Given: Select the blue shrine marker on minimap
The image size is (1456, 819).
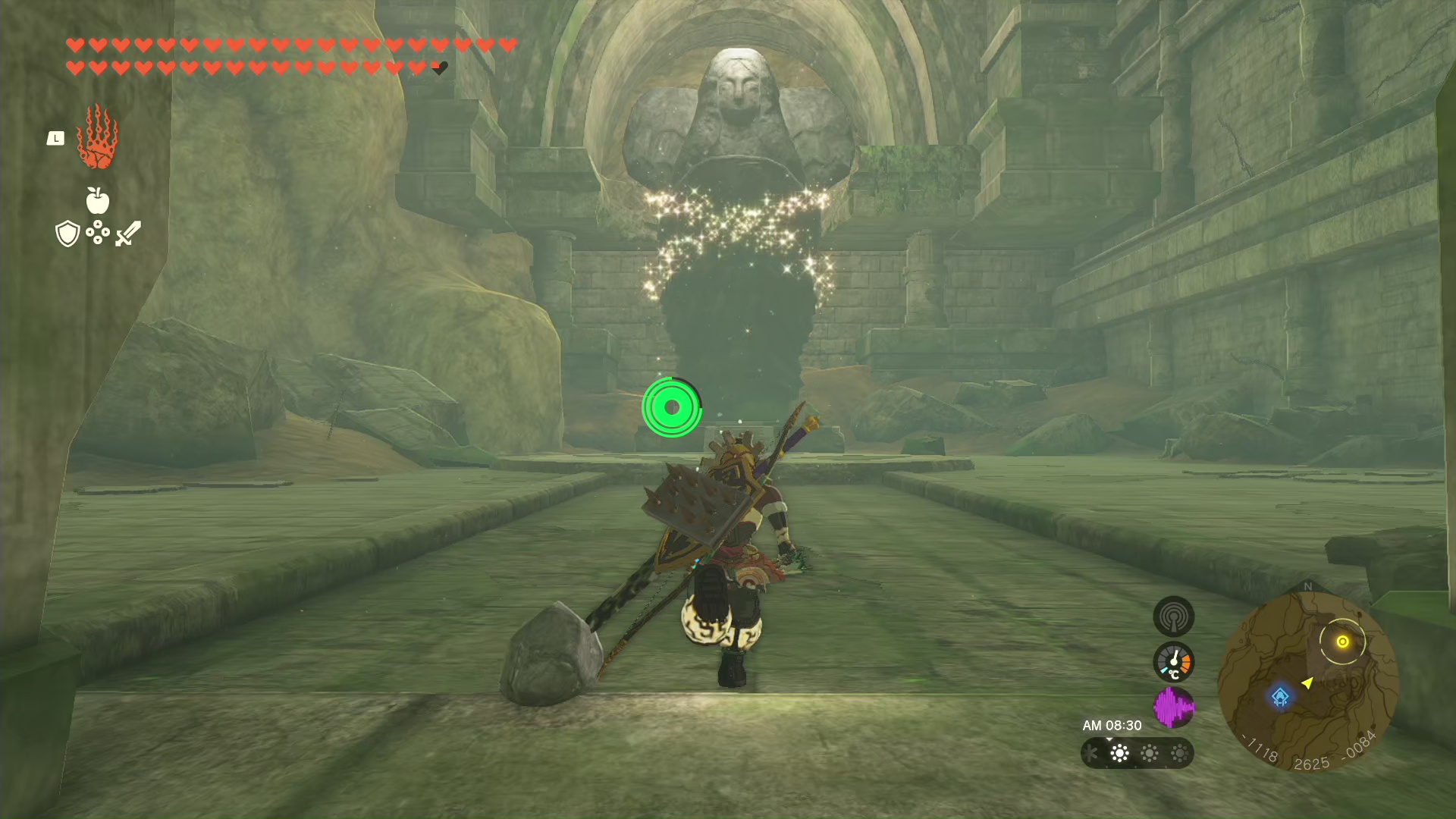Looking at the screenshot, I should pyautogui.click(x=1280, y=696).
